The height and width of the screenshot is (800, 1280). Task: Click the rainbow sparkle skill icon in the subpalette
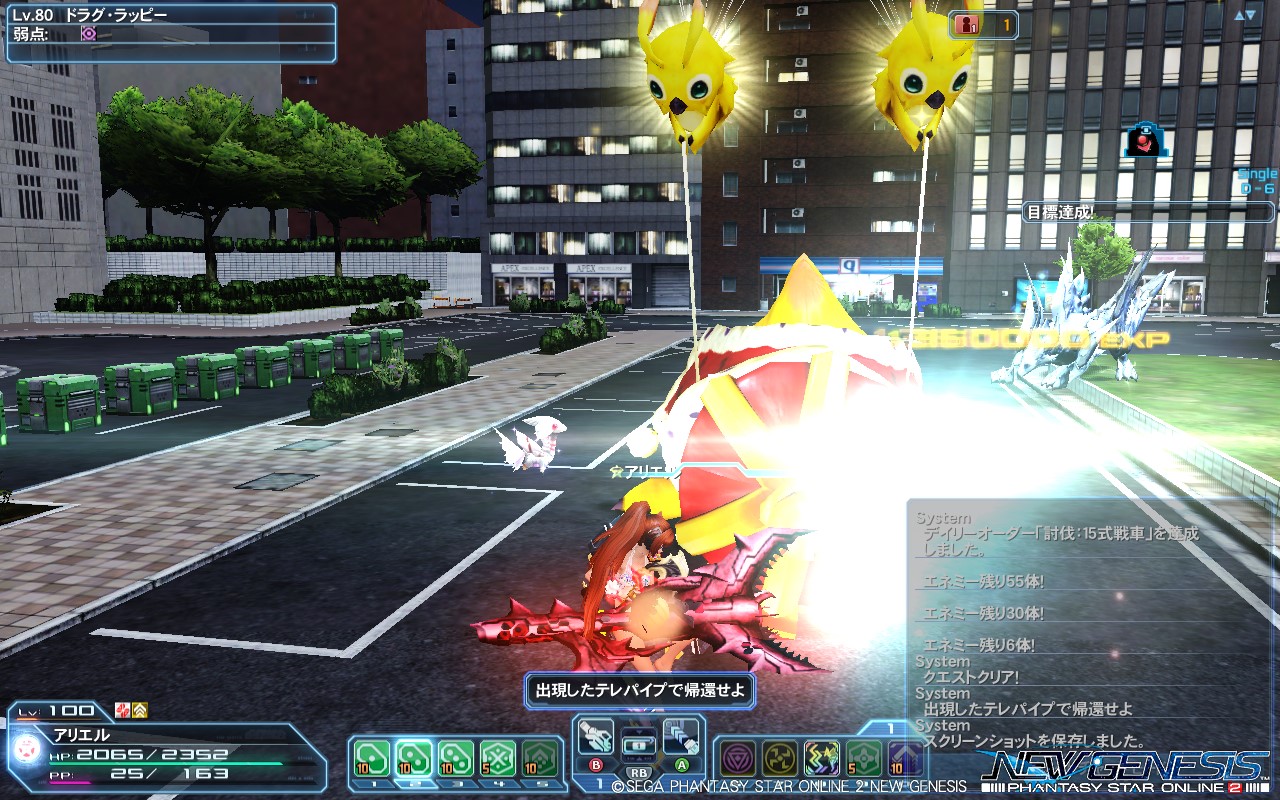(821, 757)
